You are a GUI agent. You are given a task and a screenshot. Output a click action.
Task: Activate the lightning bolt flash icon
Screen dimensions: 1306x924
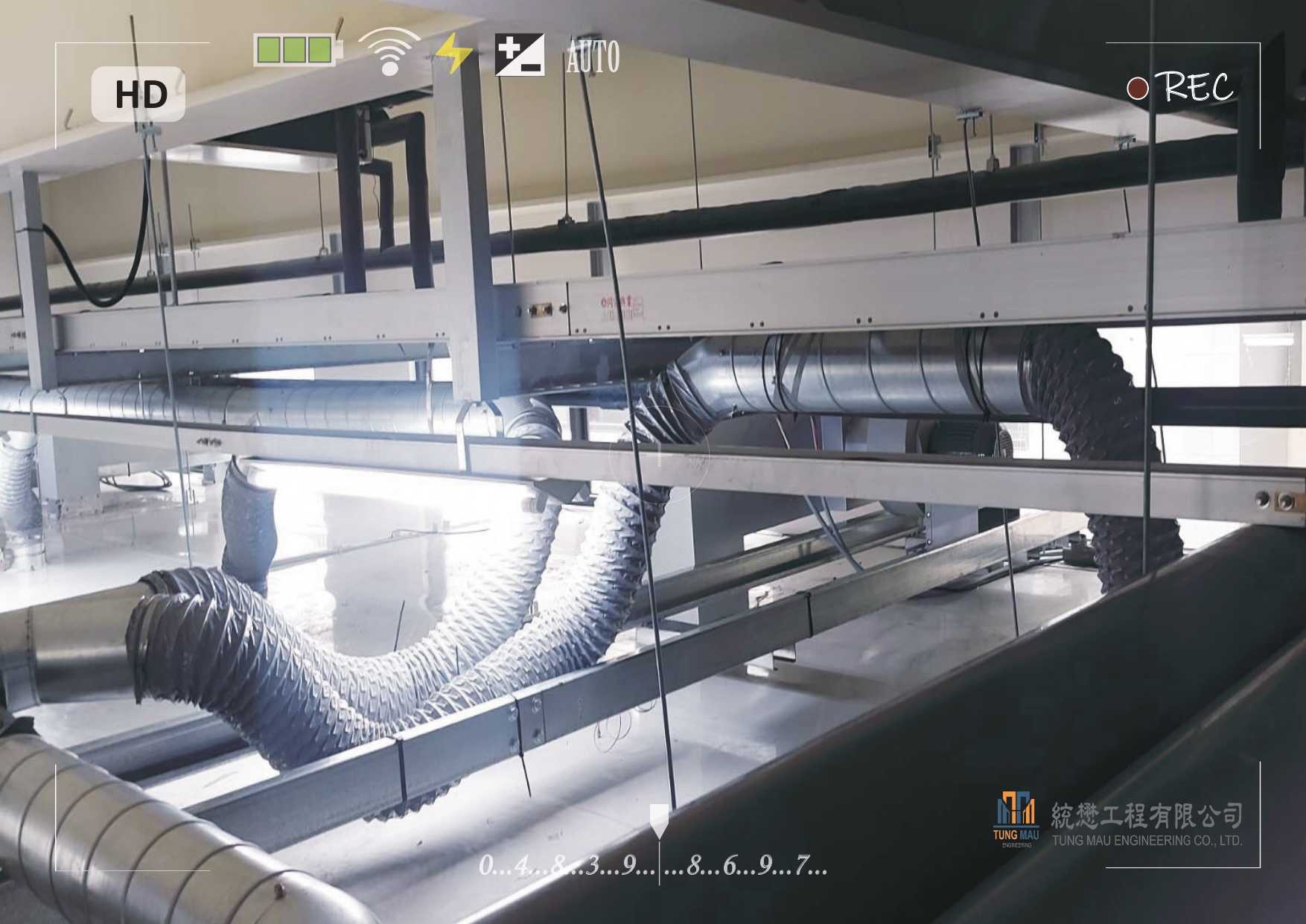pos(453,54)
